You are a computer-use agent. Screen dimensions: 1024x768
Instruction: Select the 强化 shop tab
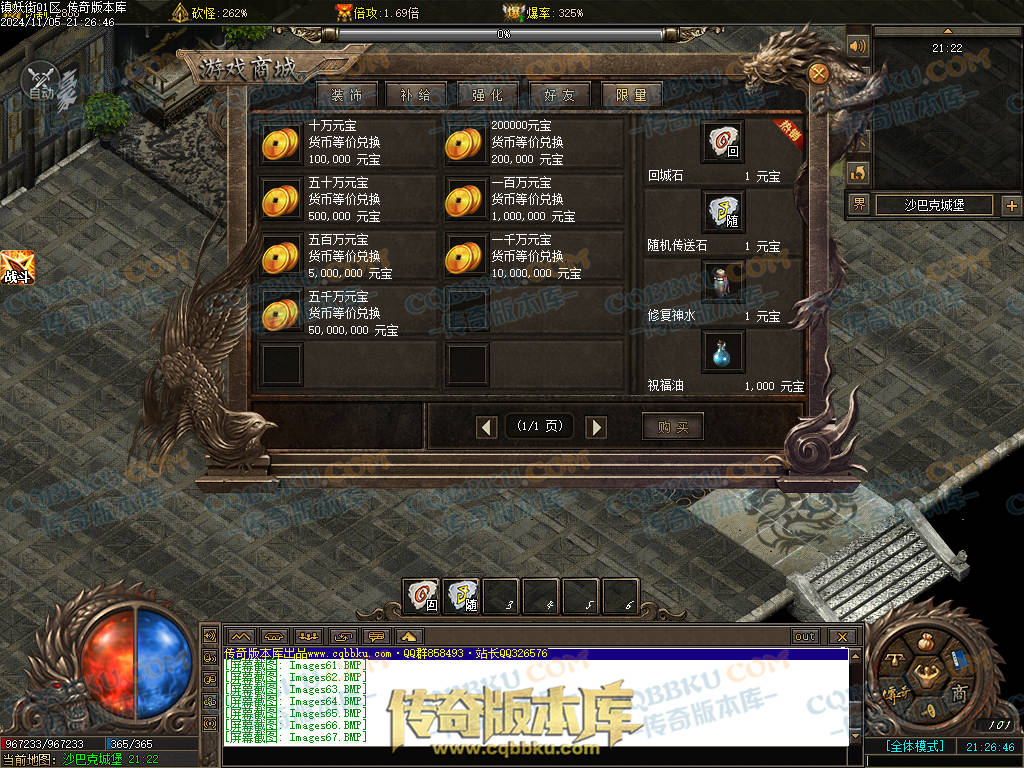[x=487, y=95]
